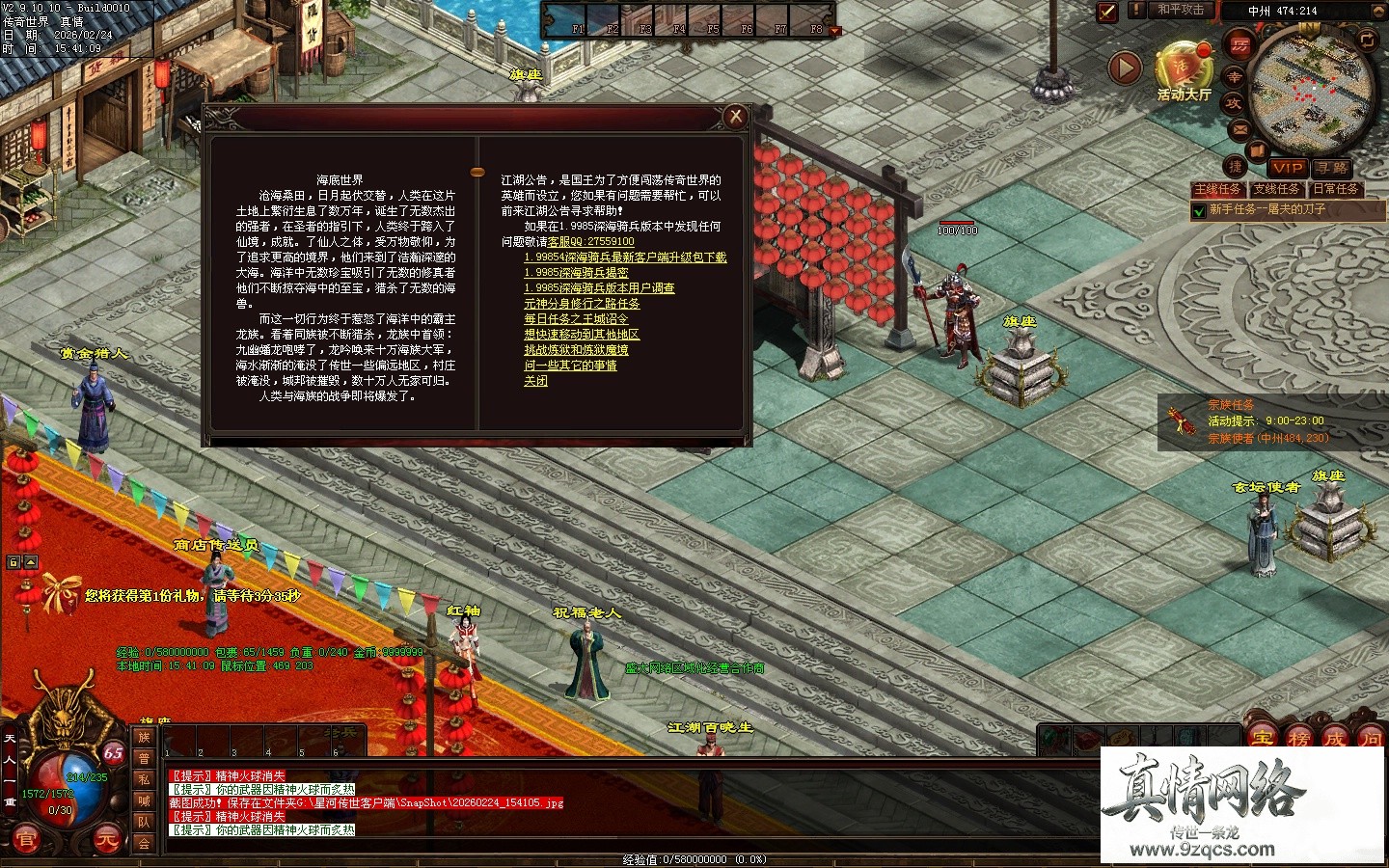
Task: Switch to the 日常任务 tab
Action: [x=1335, y=189]
